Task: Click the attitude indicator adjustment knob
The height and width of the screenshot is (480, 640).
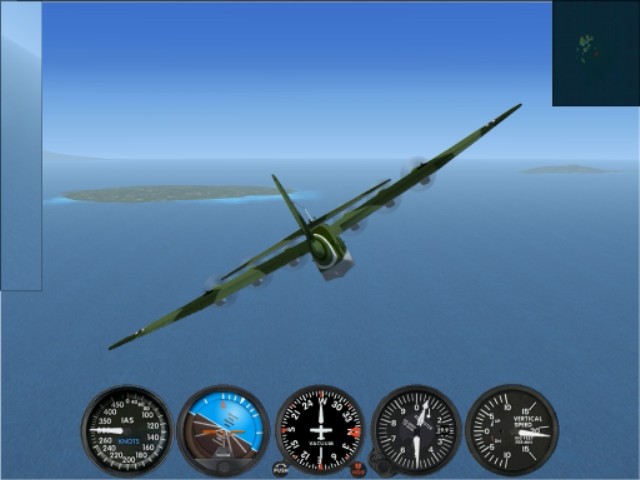Action: [x=224, y=467]
